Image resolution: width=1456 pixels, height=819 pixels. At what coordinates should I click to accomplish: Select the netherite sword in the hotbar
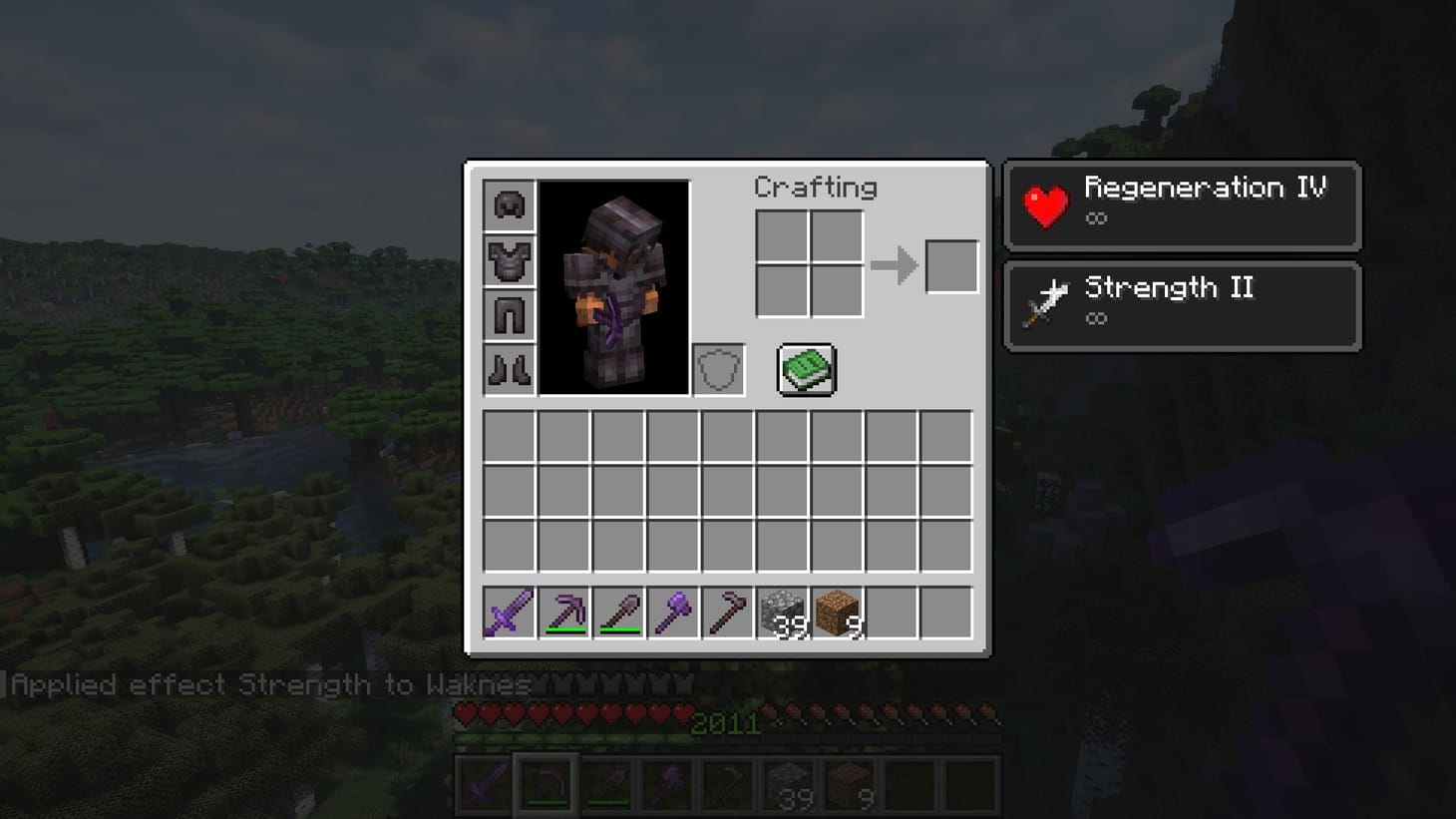pyautogui.click(x=508, y=613)
